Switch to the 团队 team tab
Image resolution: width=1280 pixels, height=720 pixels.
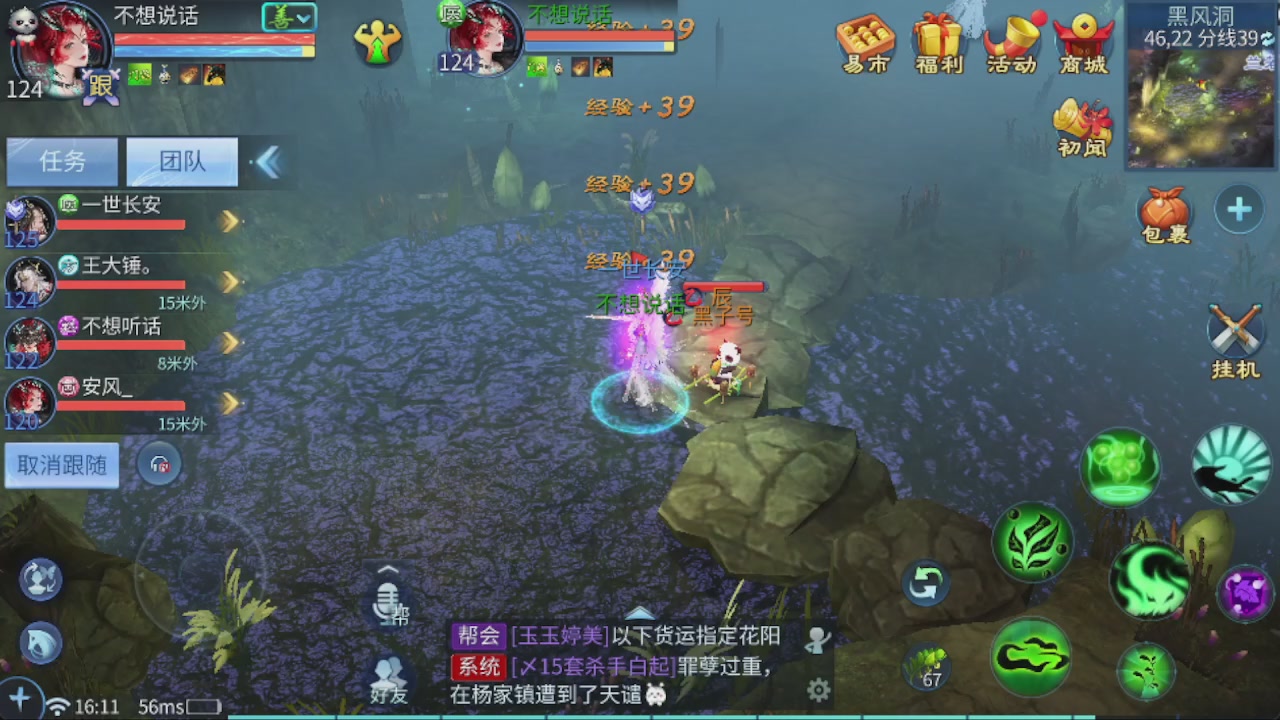181,161
